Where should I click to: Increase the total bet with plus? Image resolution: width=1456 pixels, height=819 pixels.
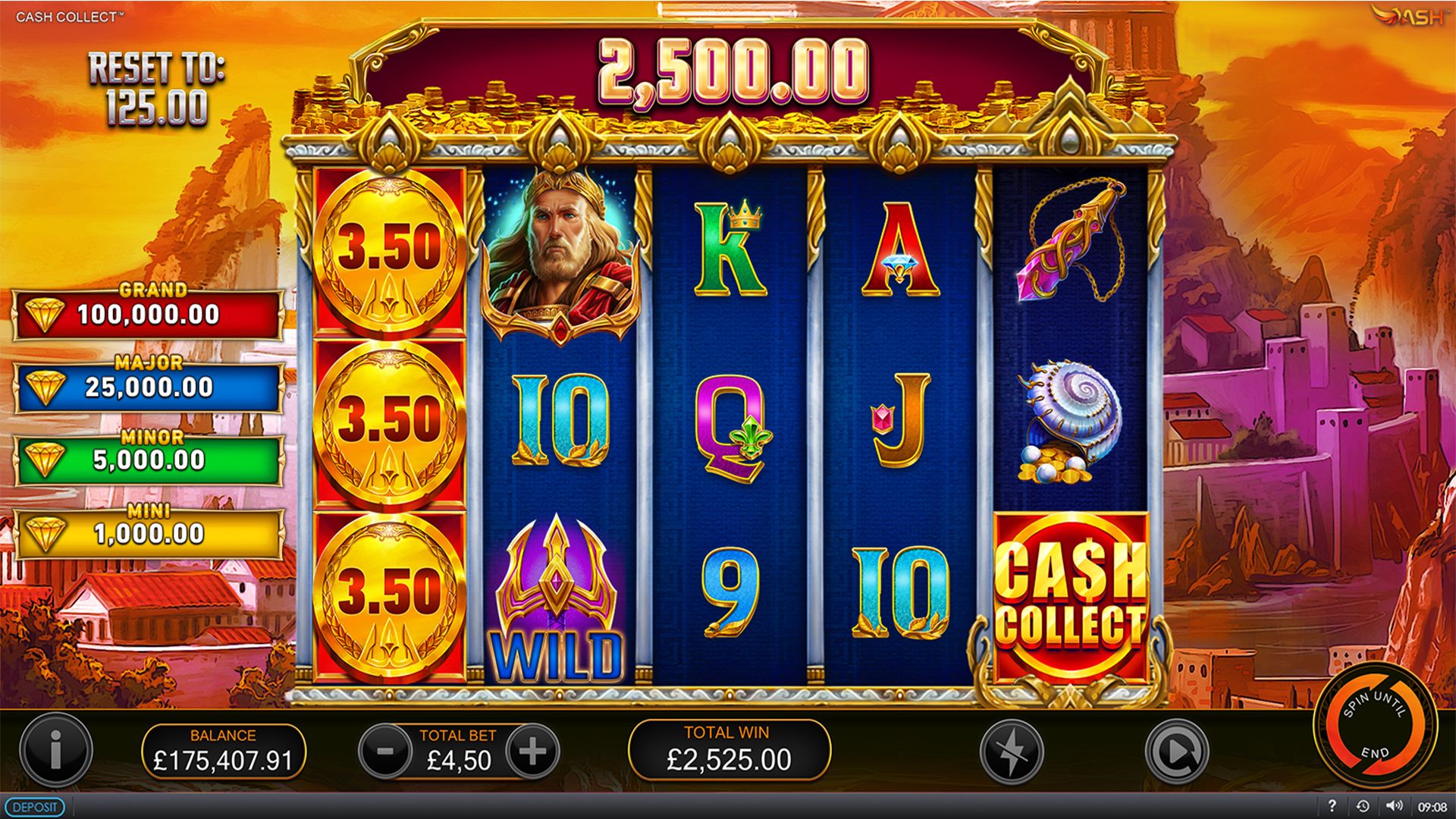point(535,752)
